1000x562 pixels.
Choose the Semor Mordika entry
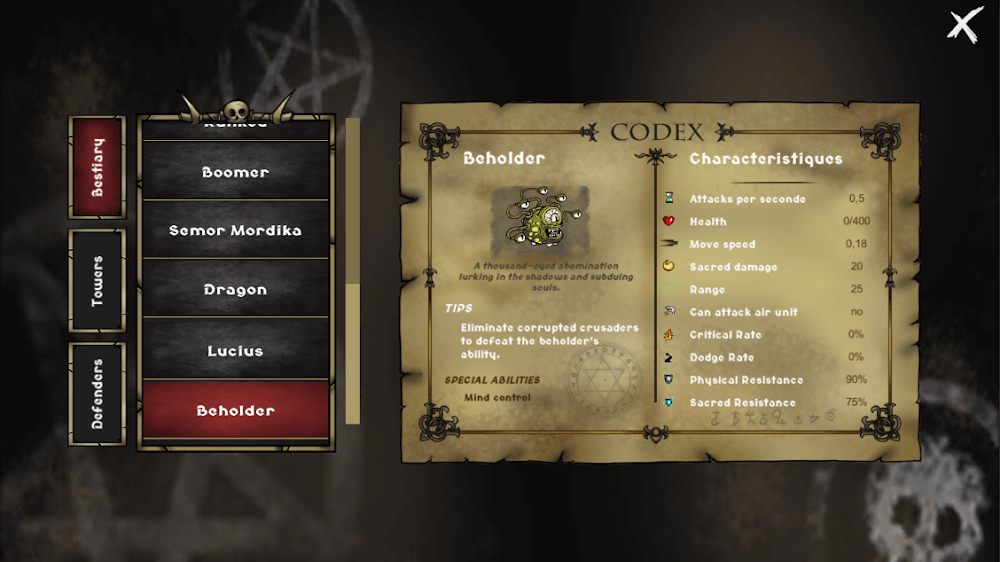tap(236, 230)
